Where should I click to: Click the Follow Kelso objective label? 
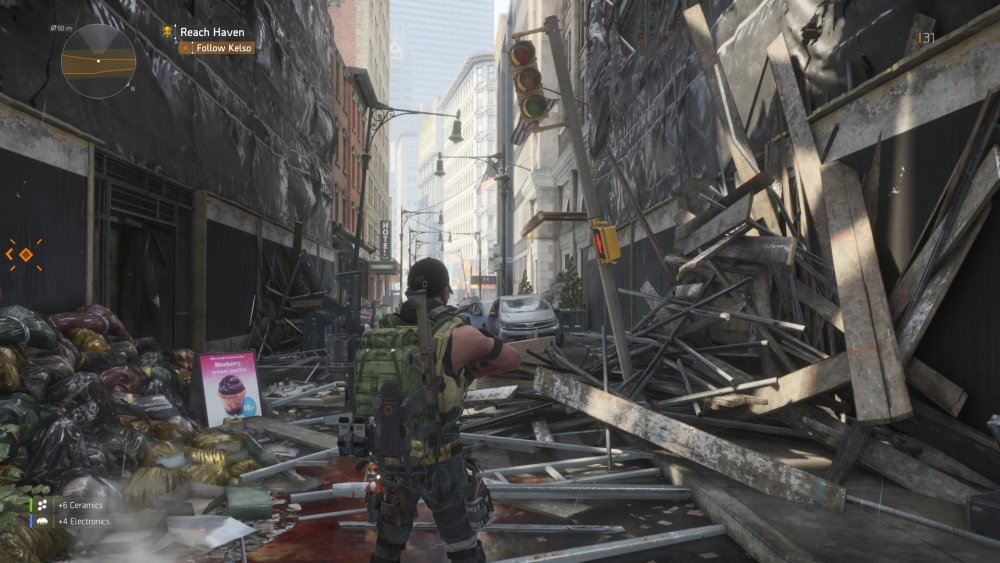point(222,47)
